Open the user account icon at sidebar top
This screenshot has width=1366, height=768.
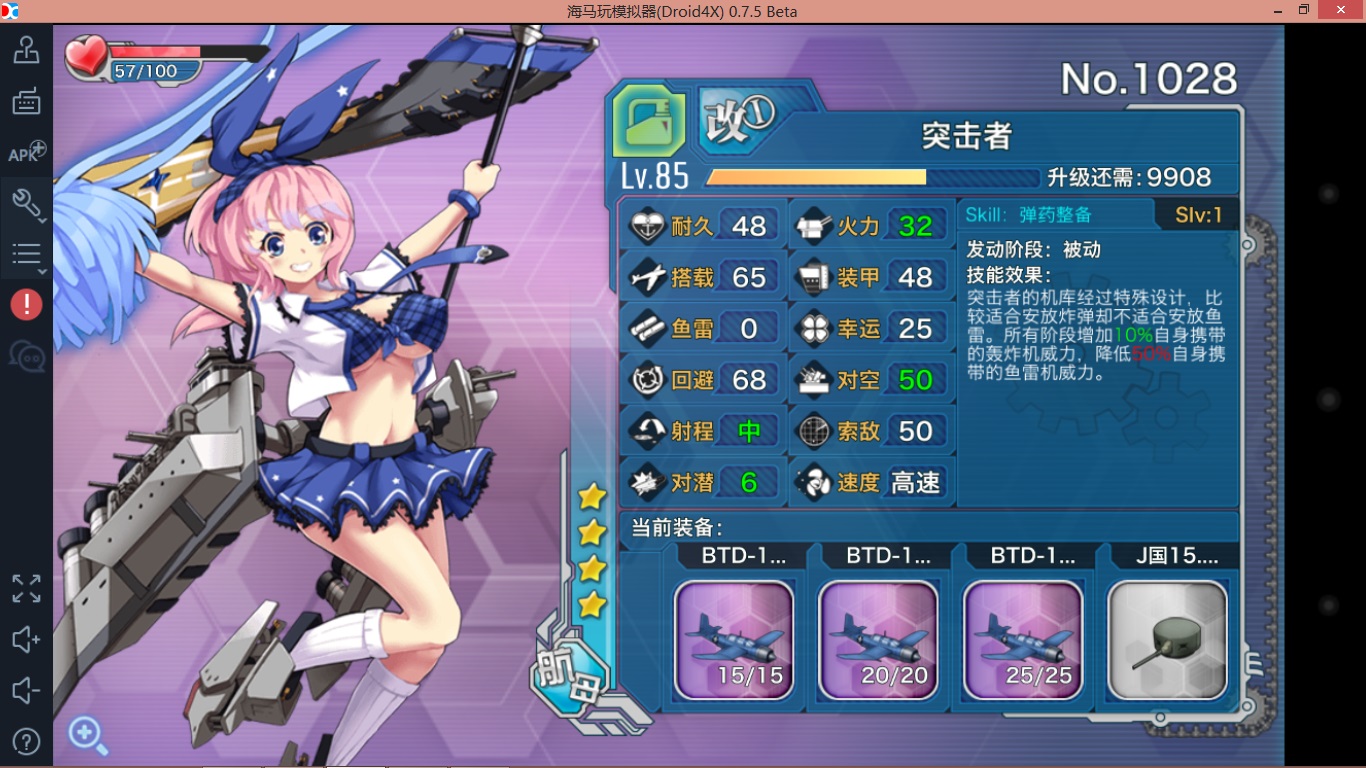[x=26, y=50]
